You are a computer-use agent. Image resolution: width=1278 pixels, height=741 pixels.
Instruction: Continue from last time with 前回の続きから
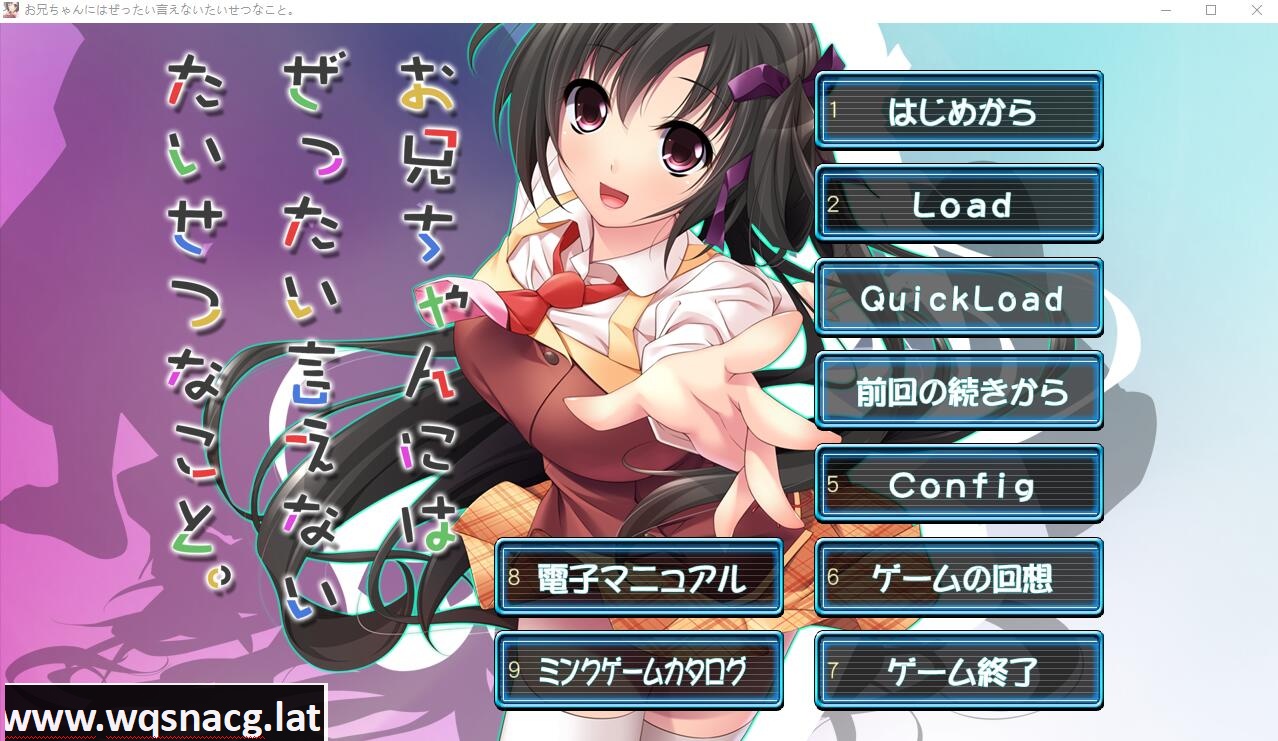click(x=959, y=391)
